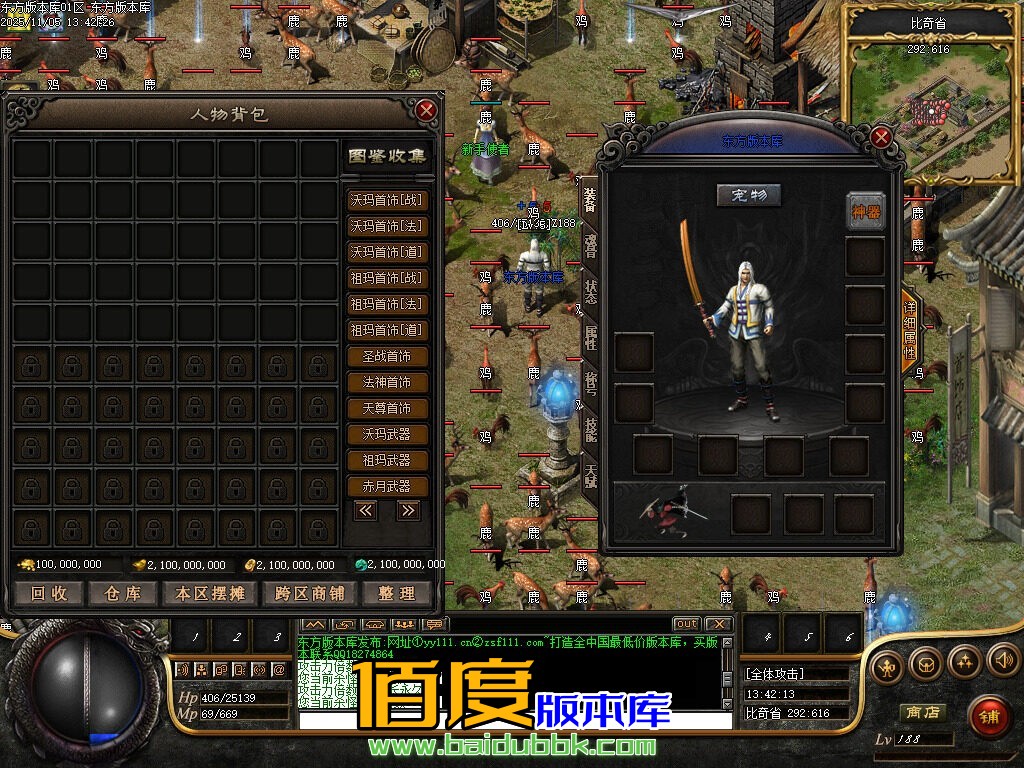Open the 图鉴收集 collection panel
This screenshot has width=1024, height=768.
[387, 156]
